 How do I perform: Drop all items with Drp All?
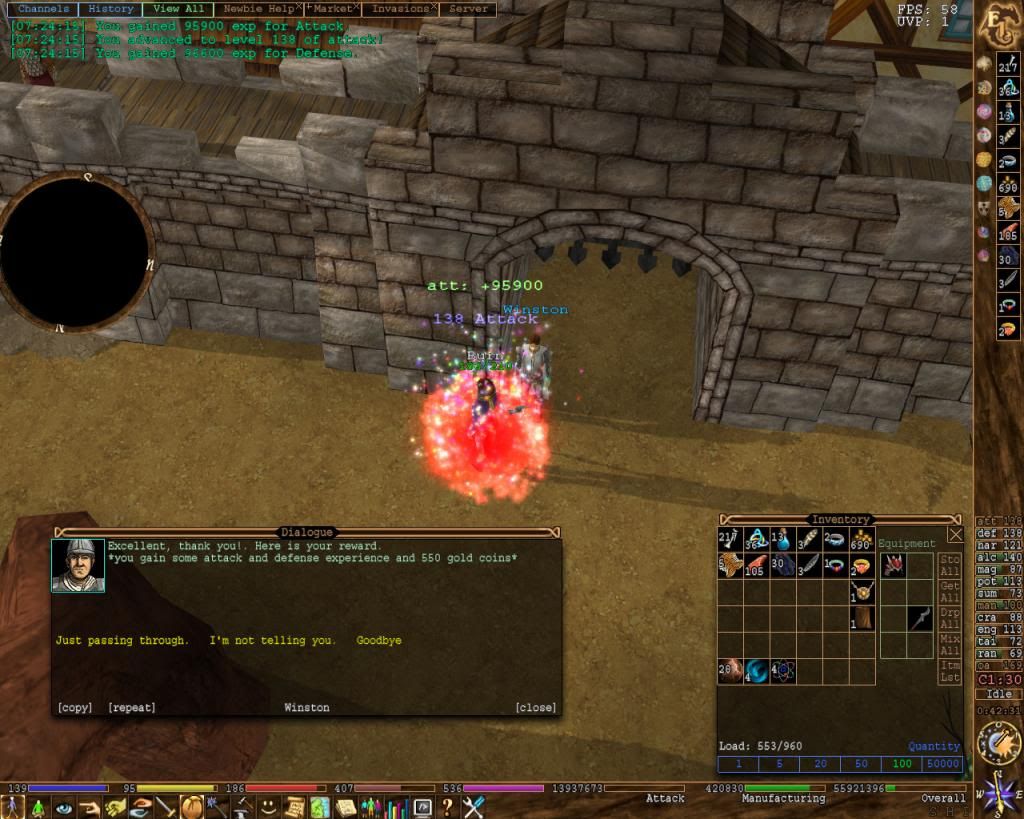[950, 617]
